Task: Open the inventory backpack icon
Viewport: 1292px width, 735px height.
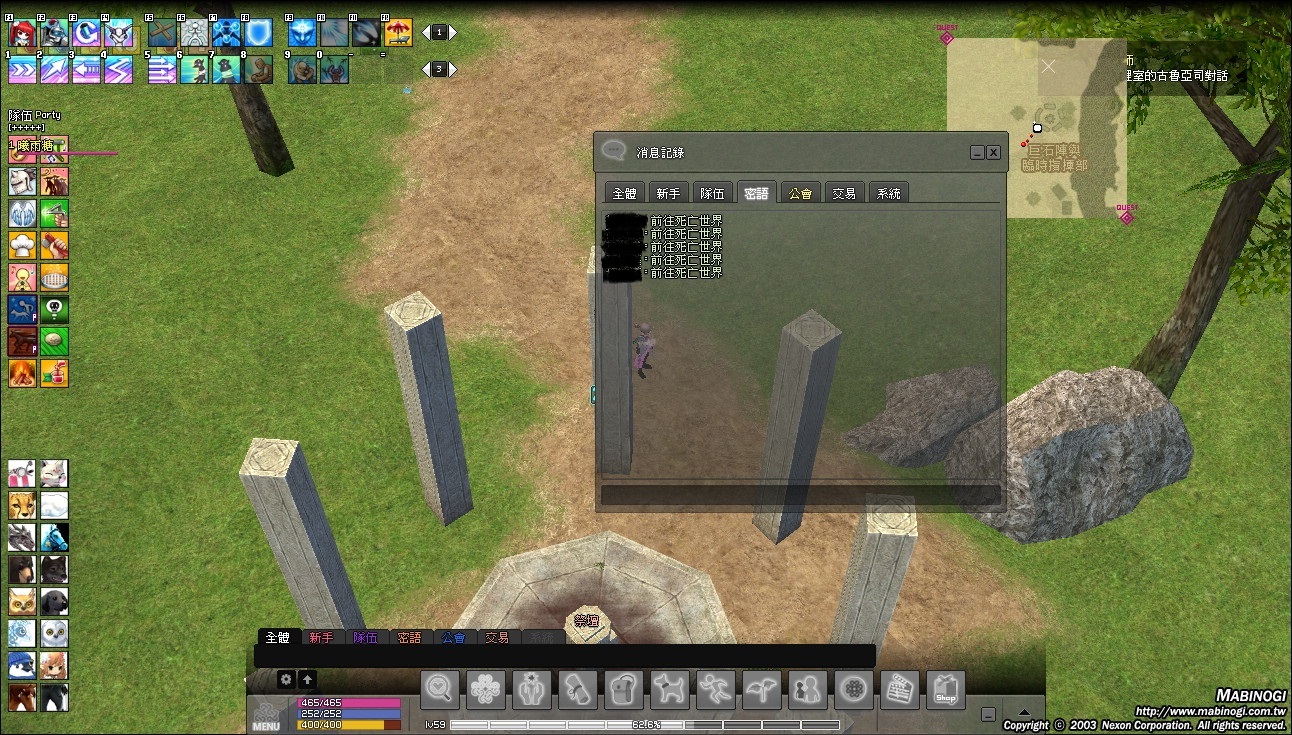Action: coord(623,690)
